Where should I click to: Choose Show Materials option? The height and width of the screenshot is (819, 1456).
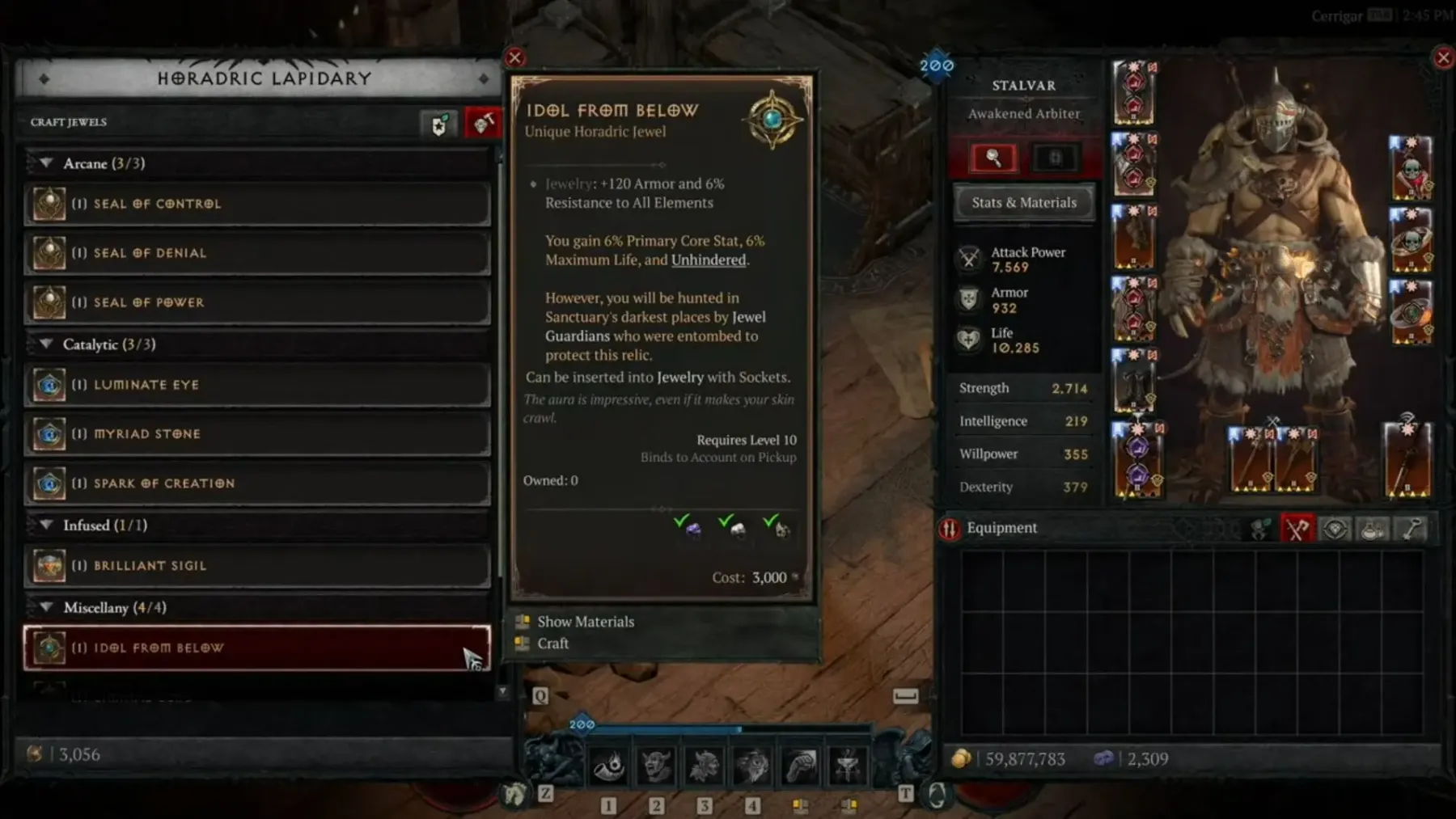point(586,622)
